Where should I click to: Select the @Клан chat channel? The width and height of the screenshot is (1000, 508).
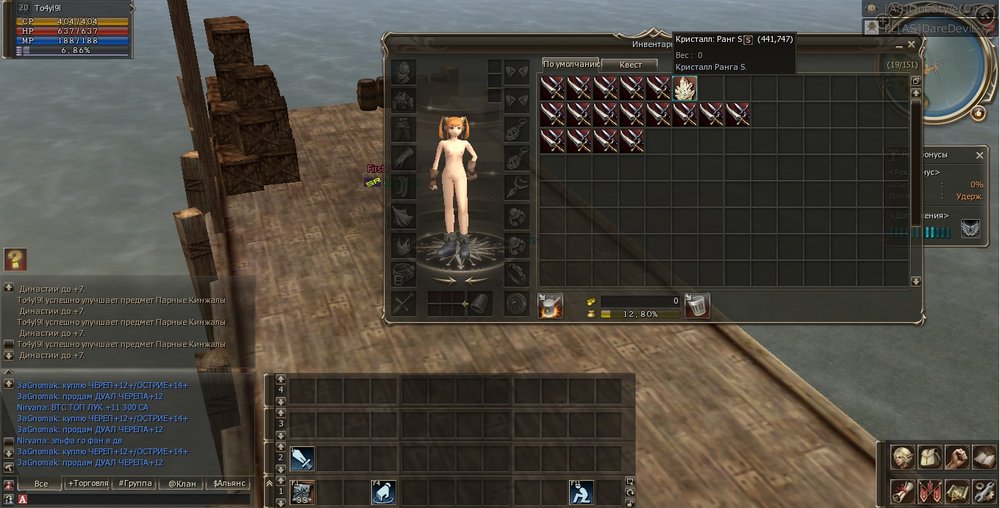click(183, 484)
